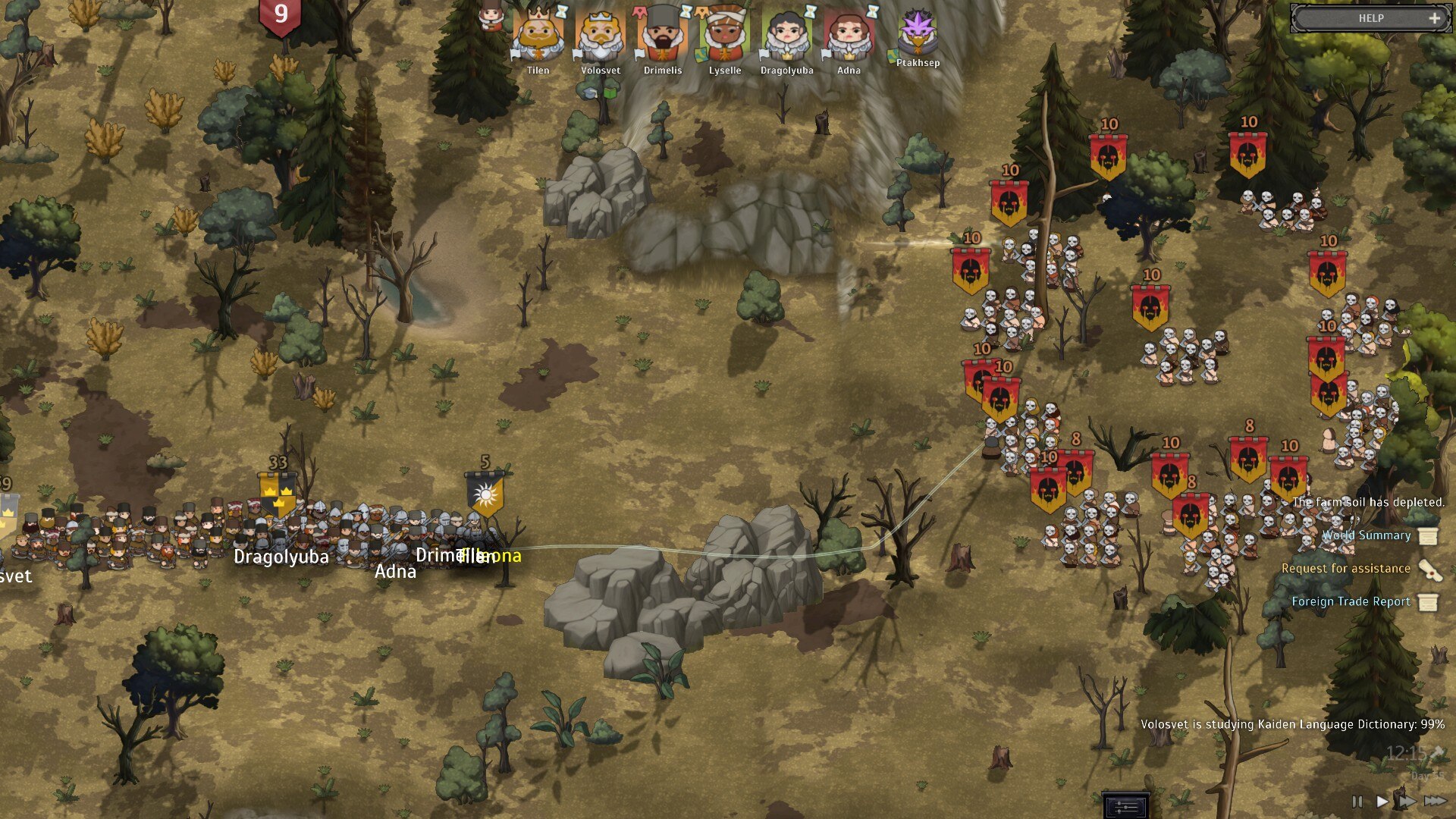
Task: Open the Request for assistance notification
Action: pos(1346,569)
